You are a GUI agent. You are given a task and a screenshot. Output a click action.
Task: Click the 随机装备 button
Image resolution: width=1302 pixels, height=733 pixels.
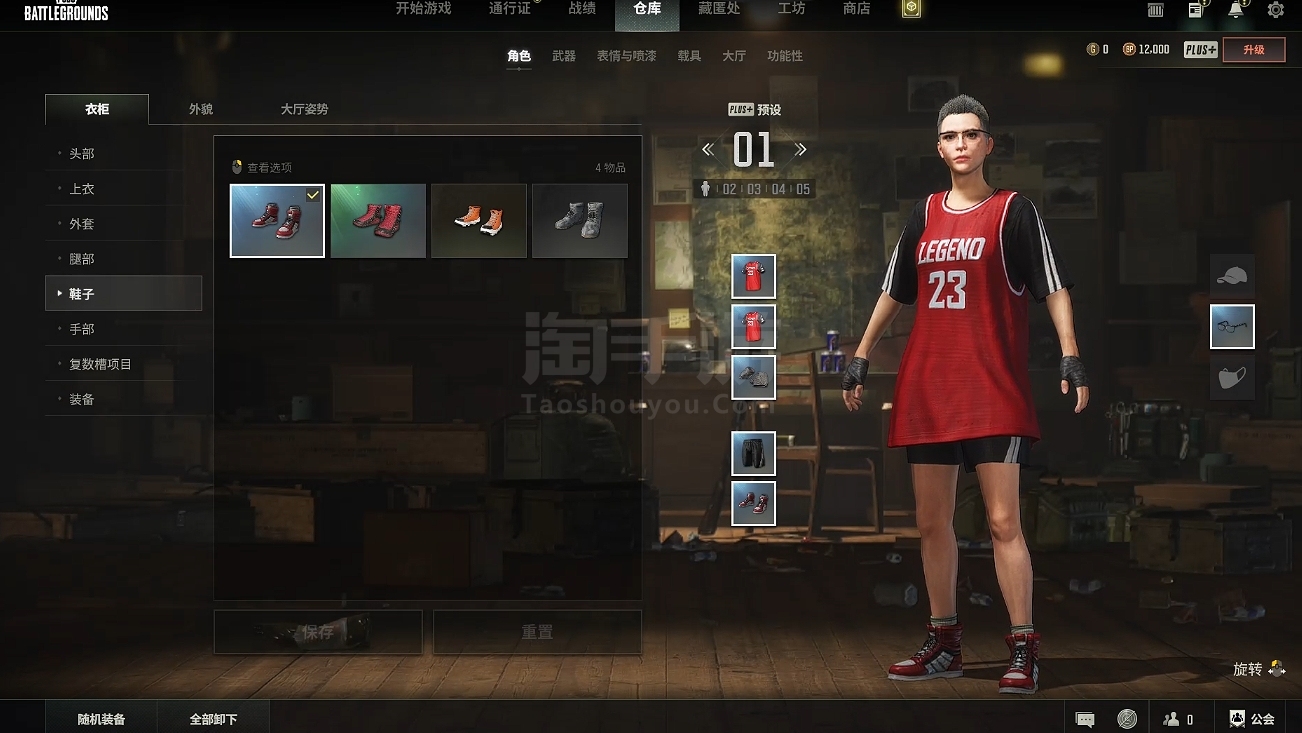tap(101, 719)
